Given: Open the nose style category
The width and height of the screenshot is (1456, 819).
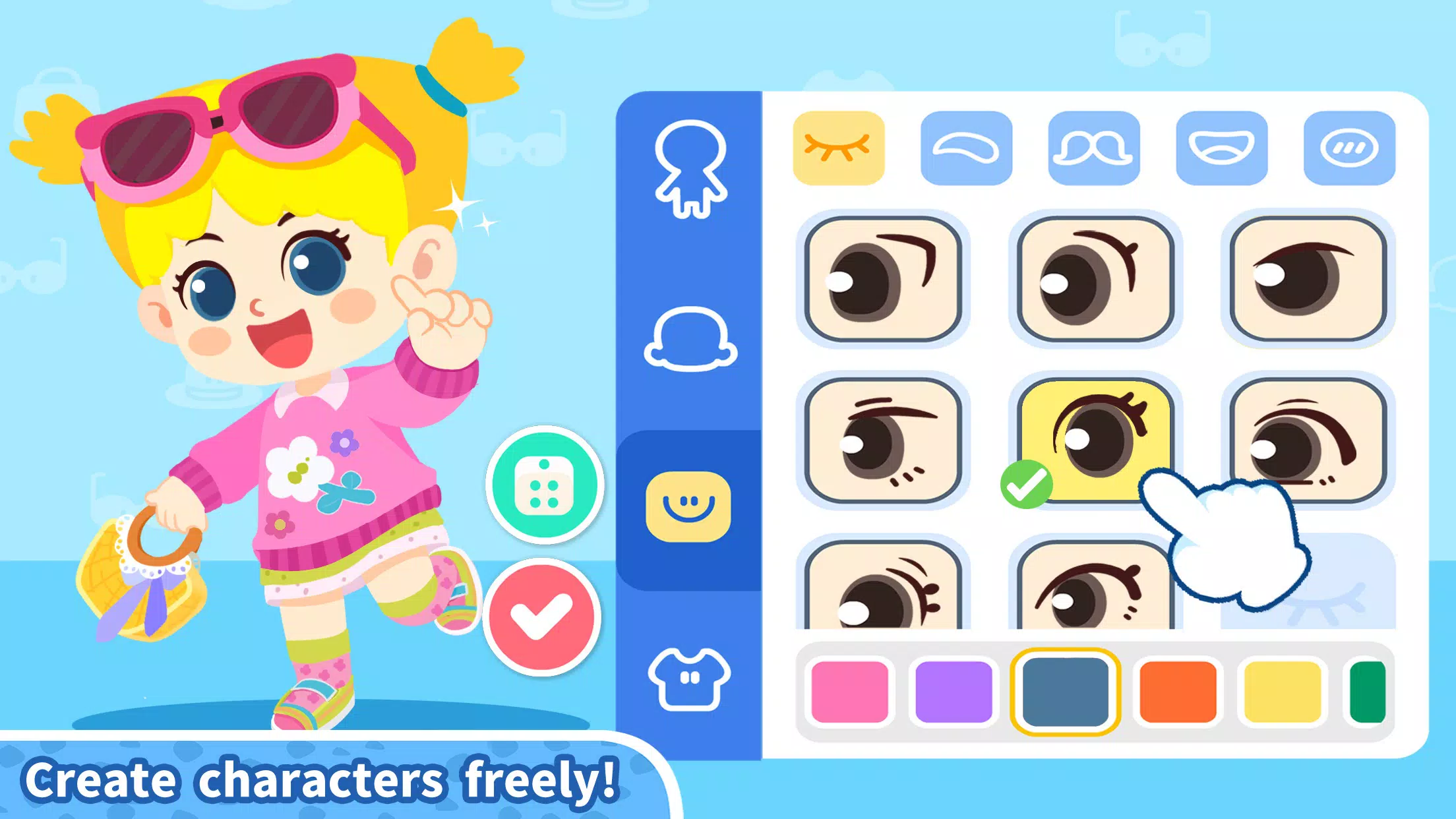Looking at the screenshot, I should (x=1093, y=147).
